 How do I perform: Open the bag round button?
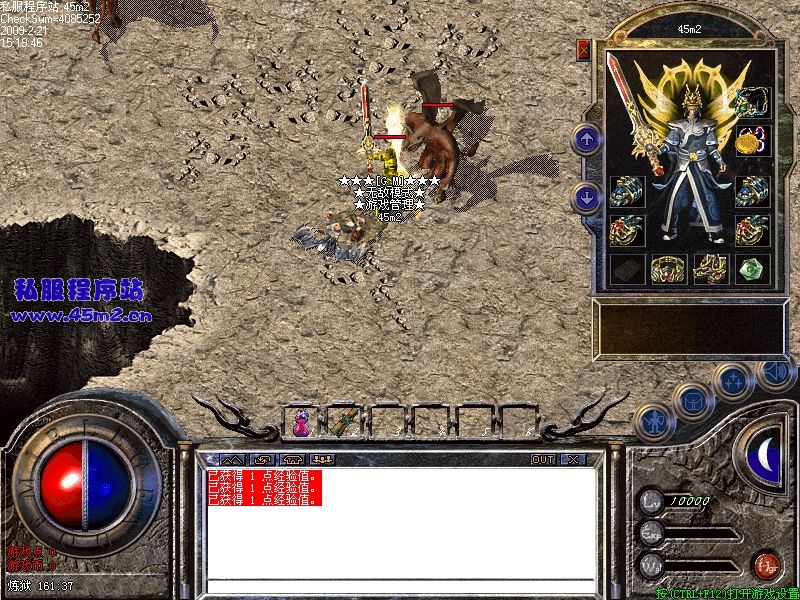692,400
